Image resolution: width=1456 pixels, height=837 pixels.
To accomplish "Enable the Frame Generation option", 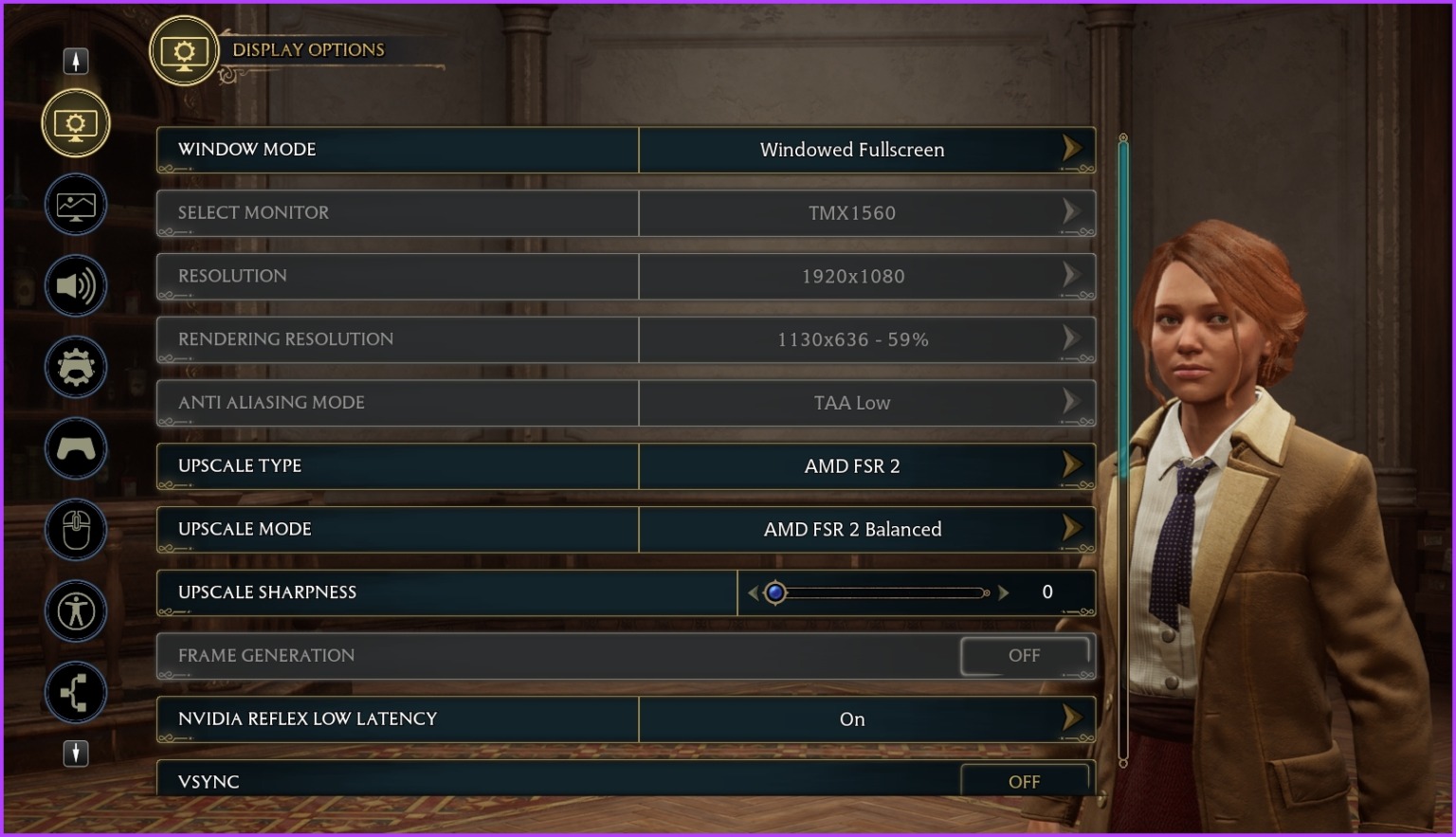I will [1026, 655].
